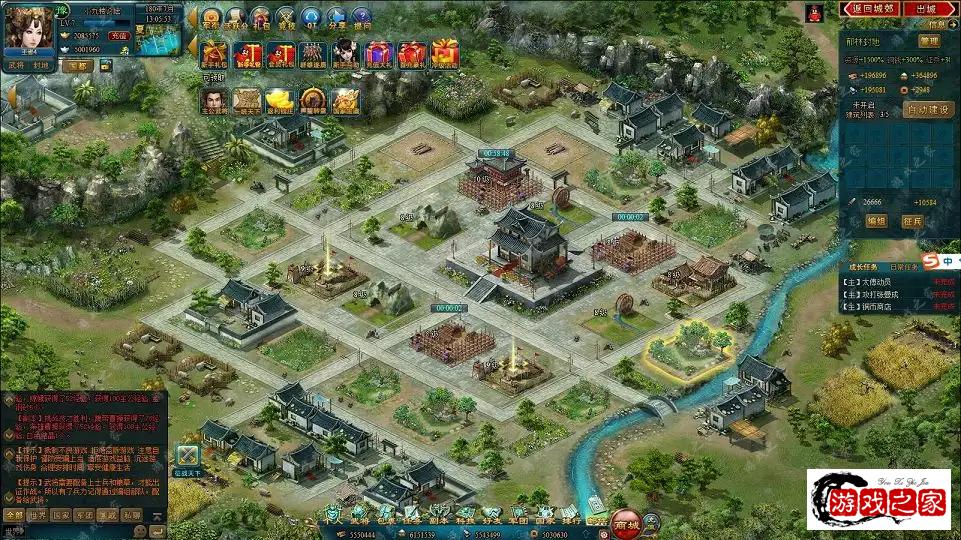Open the 征战天下 crossed-swords icon
Screen dimensions: 961x540
(x=187, y=456)
